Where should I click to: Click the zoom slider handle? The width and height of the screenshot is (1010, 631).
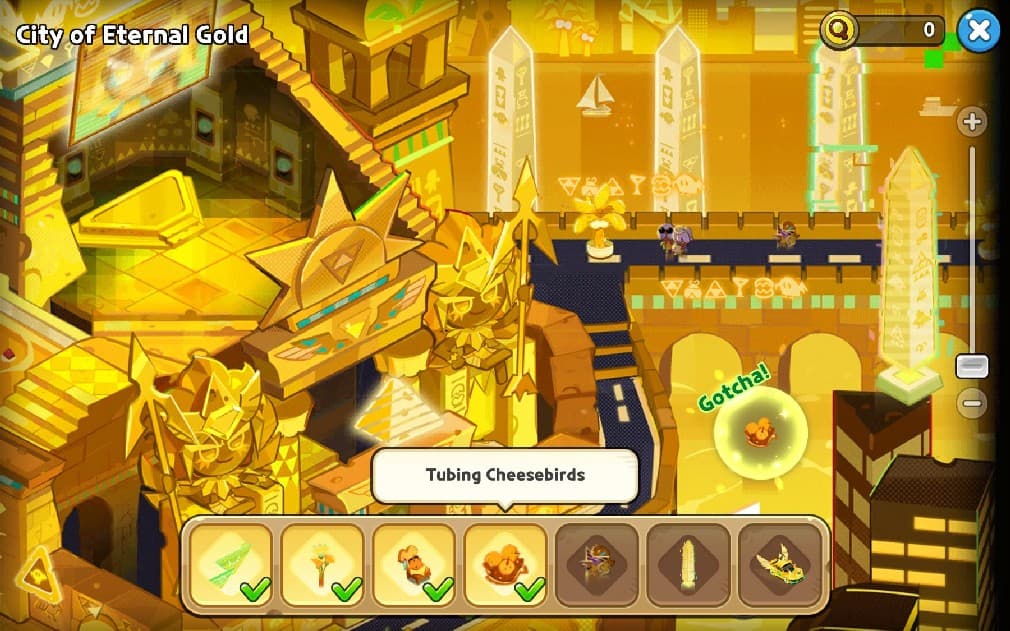click(971, 366)
